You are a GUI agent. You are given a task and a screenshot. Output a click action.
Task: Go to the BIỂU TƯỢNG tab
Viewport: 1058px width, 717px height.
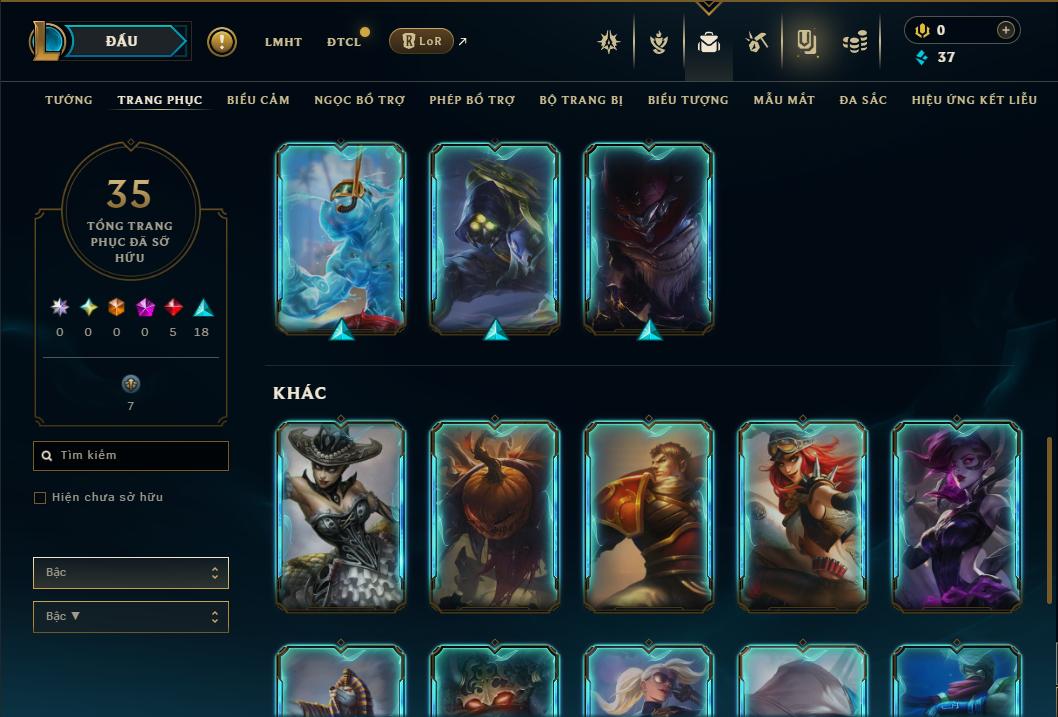pos(688,100)
